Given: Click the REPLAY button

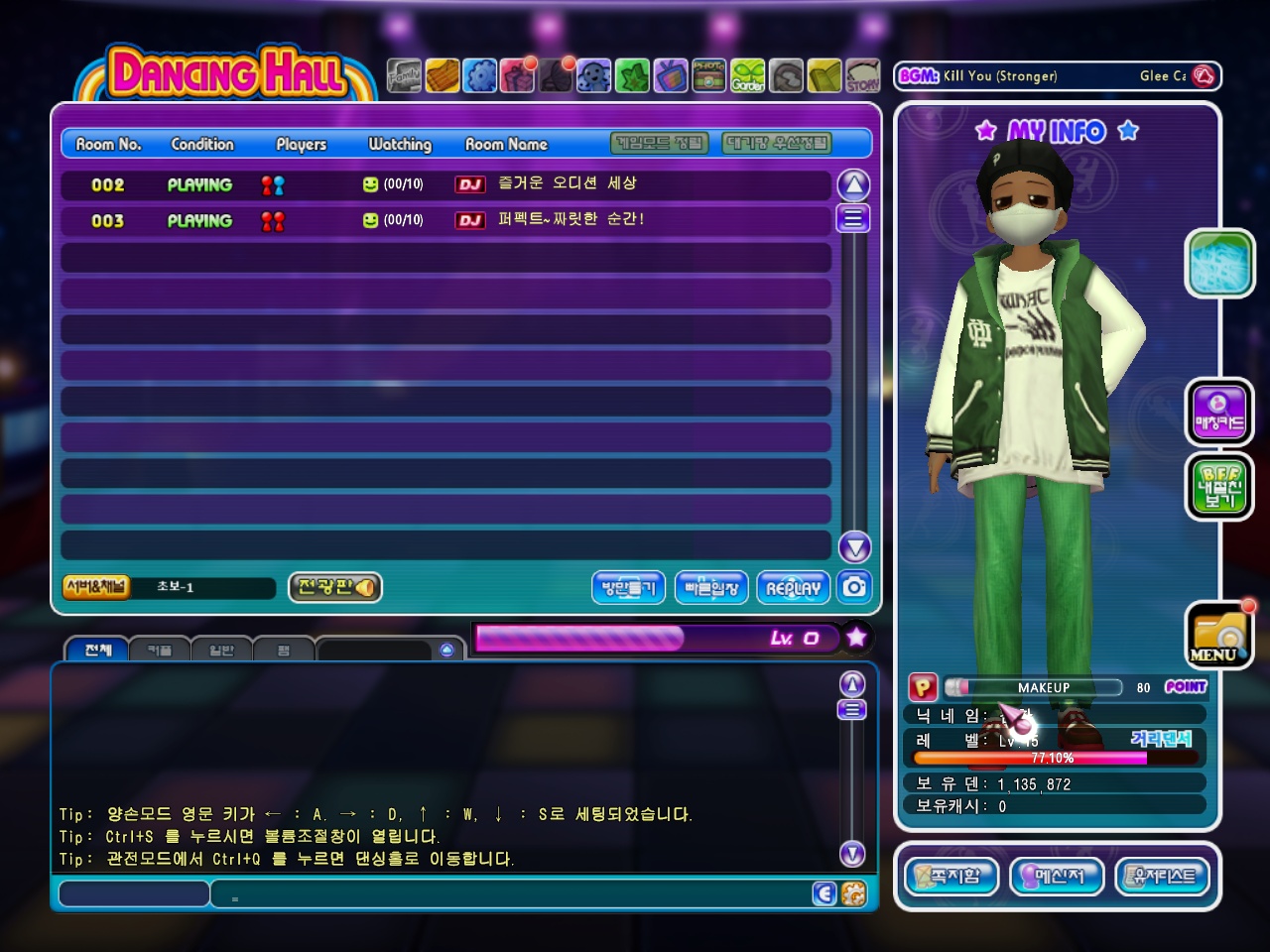Looking at the screenshot, I should click(x=793, y=588).
